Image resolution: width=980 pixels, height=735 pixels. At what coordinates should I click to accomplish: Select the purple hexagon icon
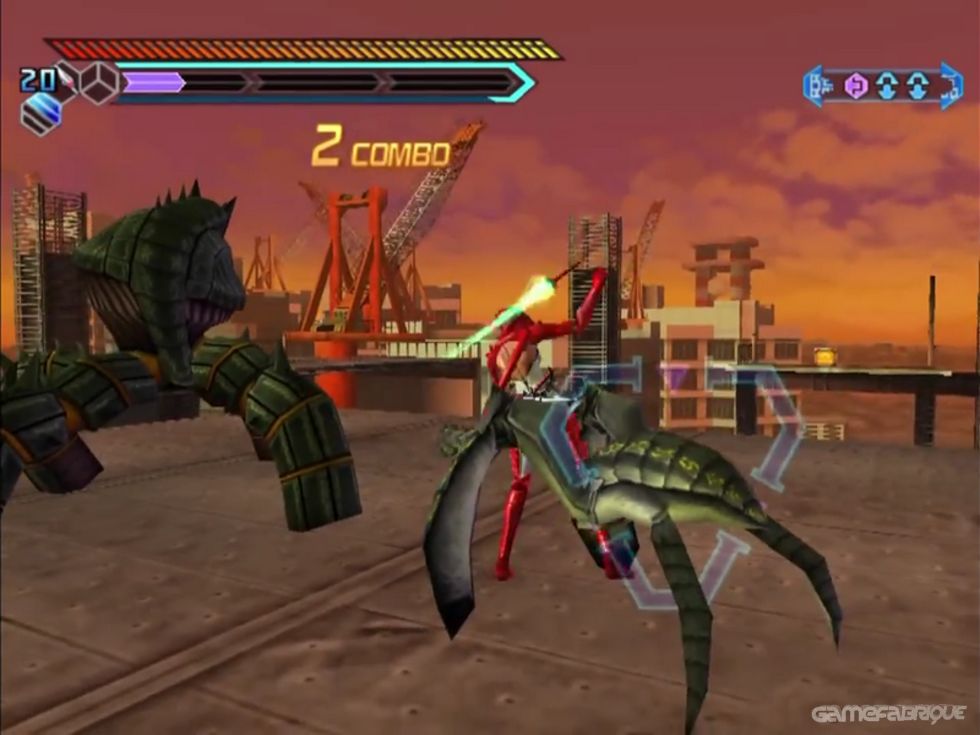856,86
